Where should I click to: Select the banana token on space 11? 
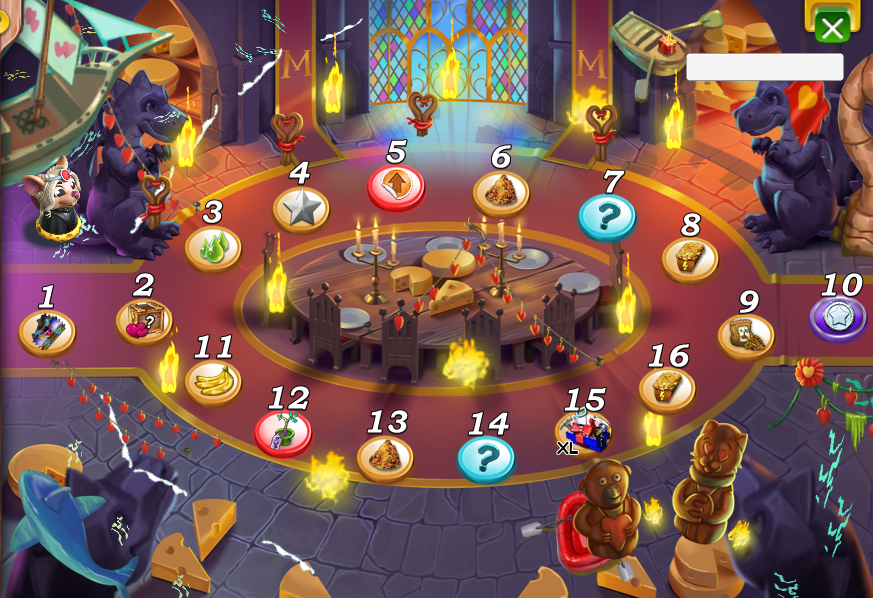(213, 381)
